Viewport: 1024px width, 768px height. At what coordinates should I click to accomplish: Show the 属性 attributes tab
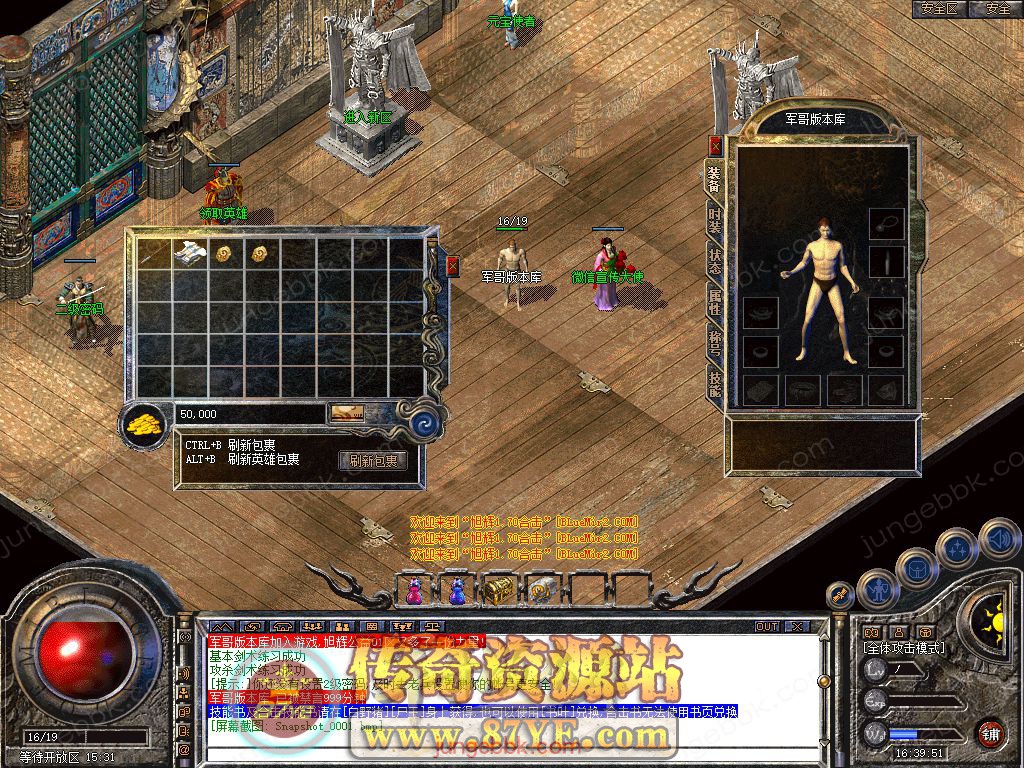(715, 302)
